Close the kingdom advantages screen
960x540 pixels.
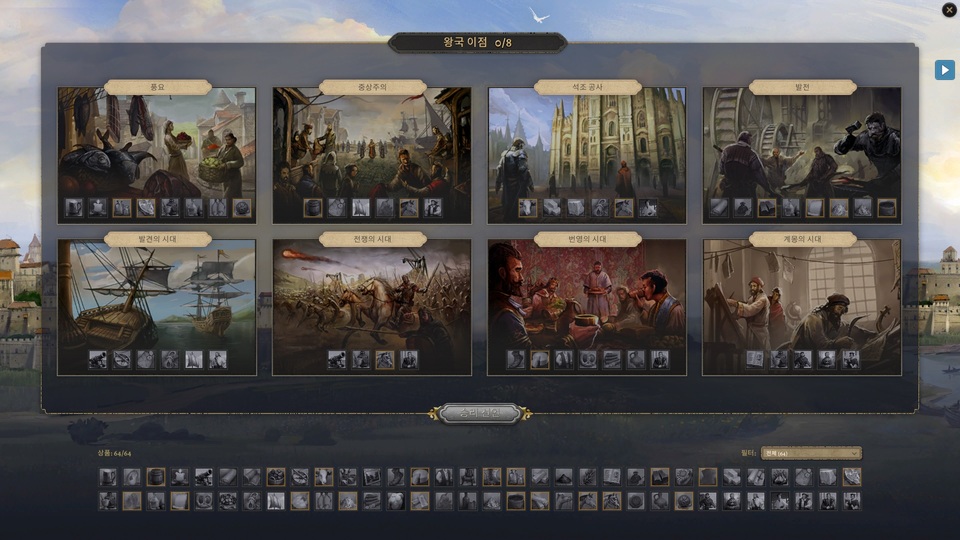coord(949,10)
